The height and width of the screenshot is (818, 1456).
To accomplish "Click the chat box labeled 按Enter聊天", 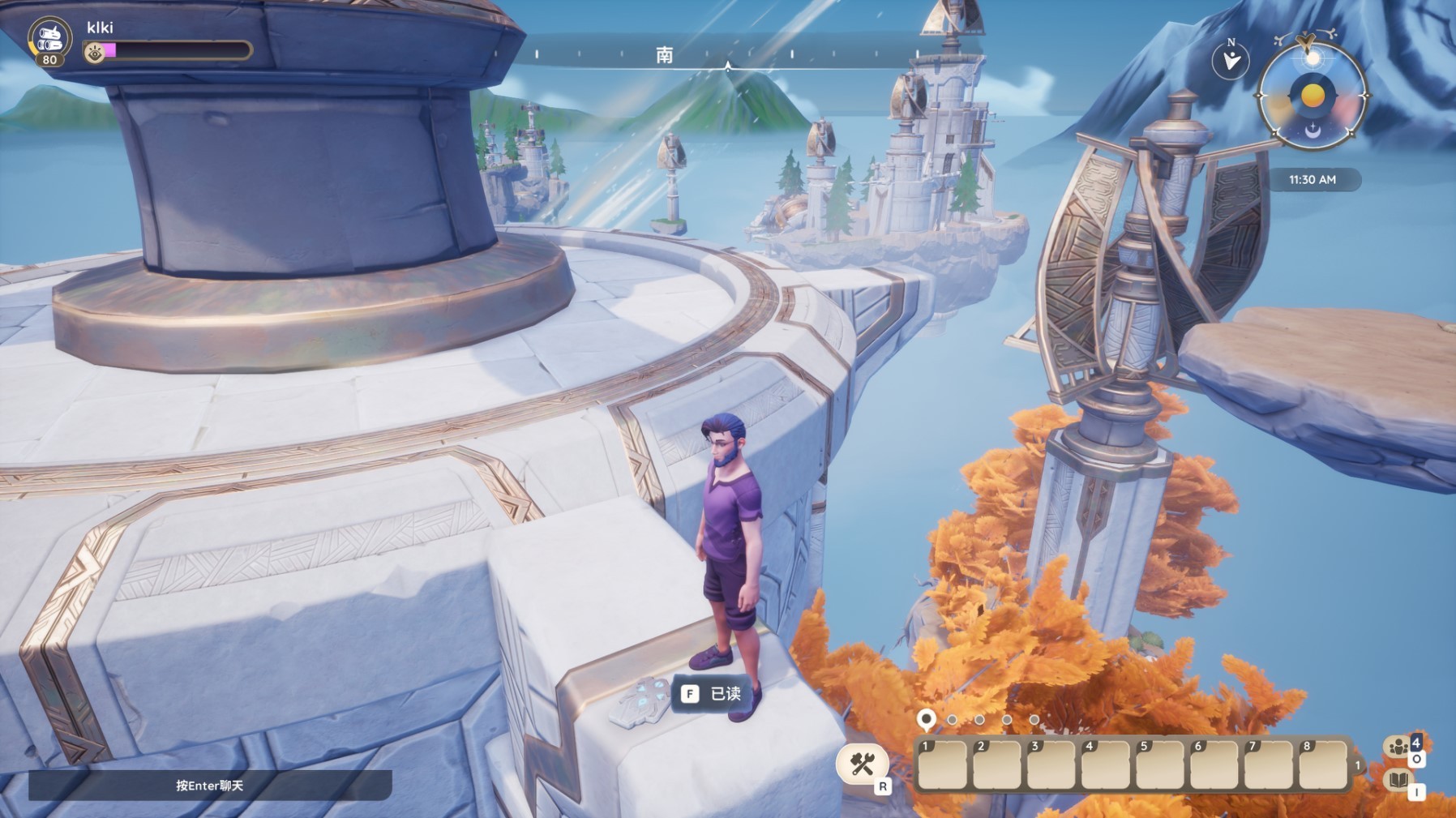I will click(x=210, y=785).
